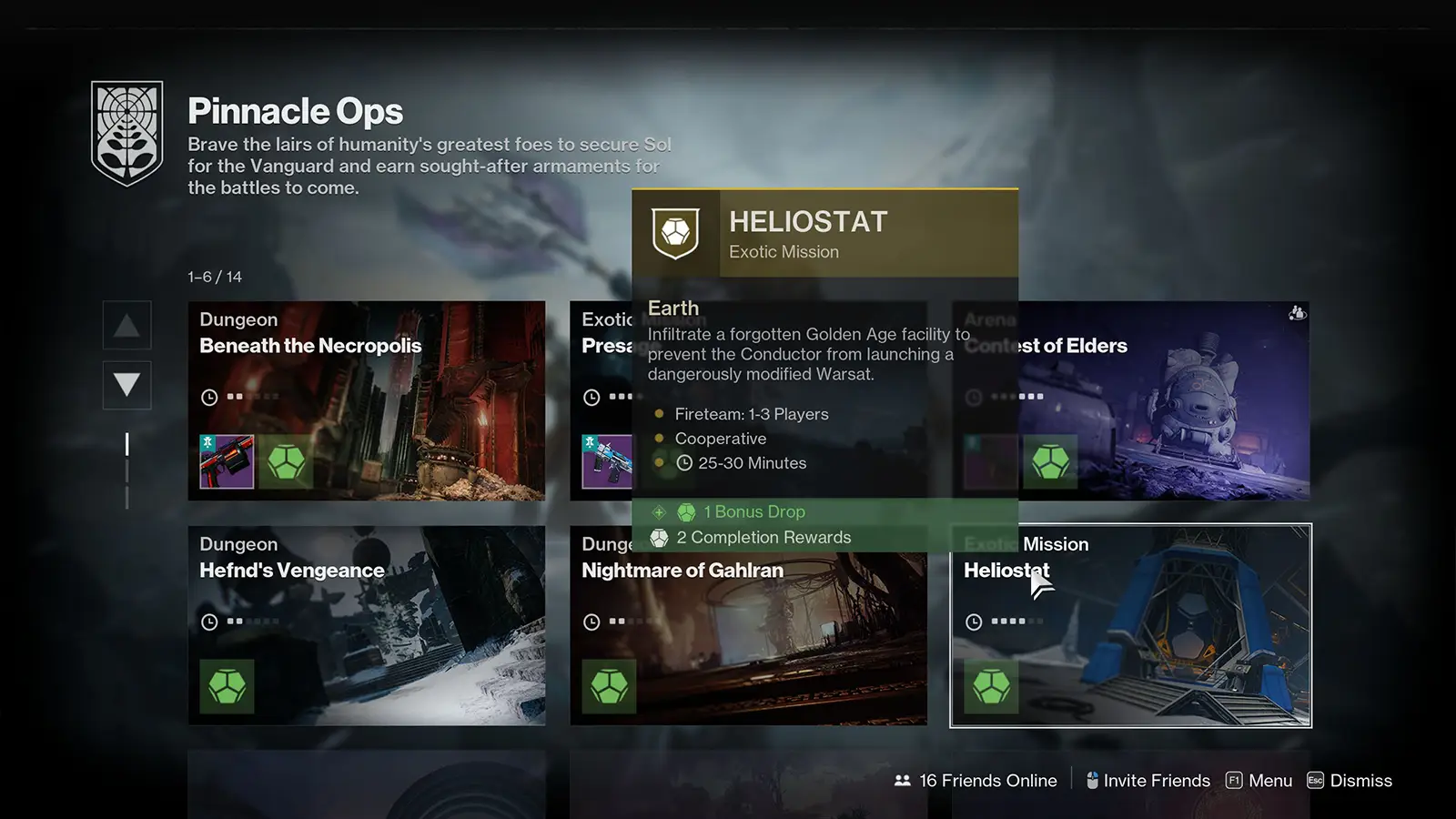Viewport: 1456px width, 819px height.
Task: Inspect the green engram reward on Hefnd's Vengeance
Action: [x=227, y=686]
